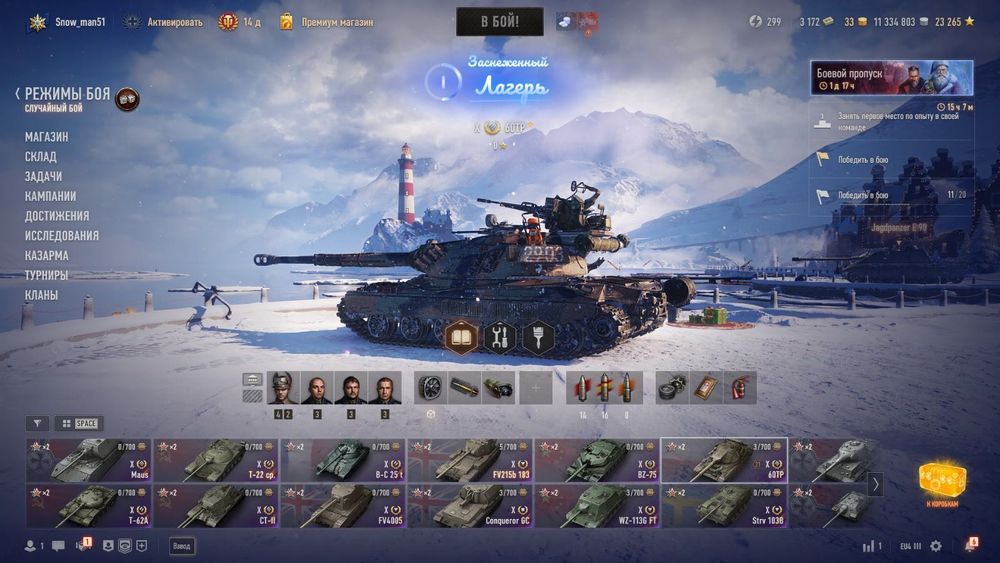The height and width of the screenshot is (563, 1000).
Task: Open the КАЗАРМА barracks menu
Action: 47,256
